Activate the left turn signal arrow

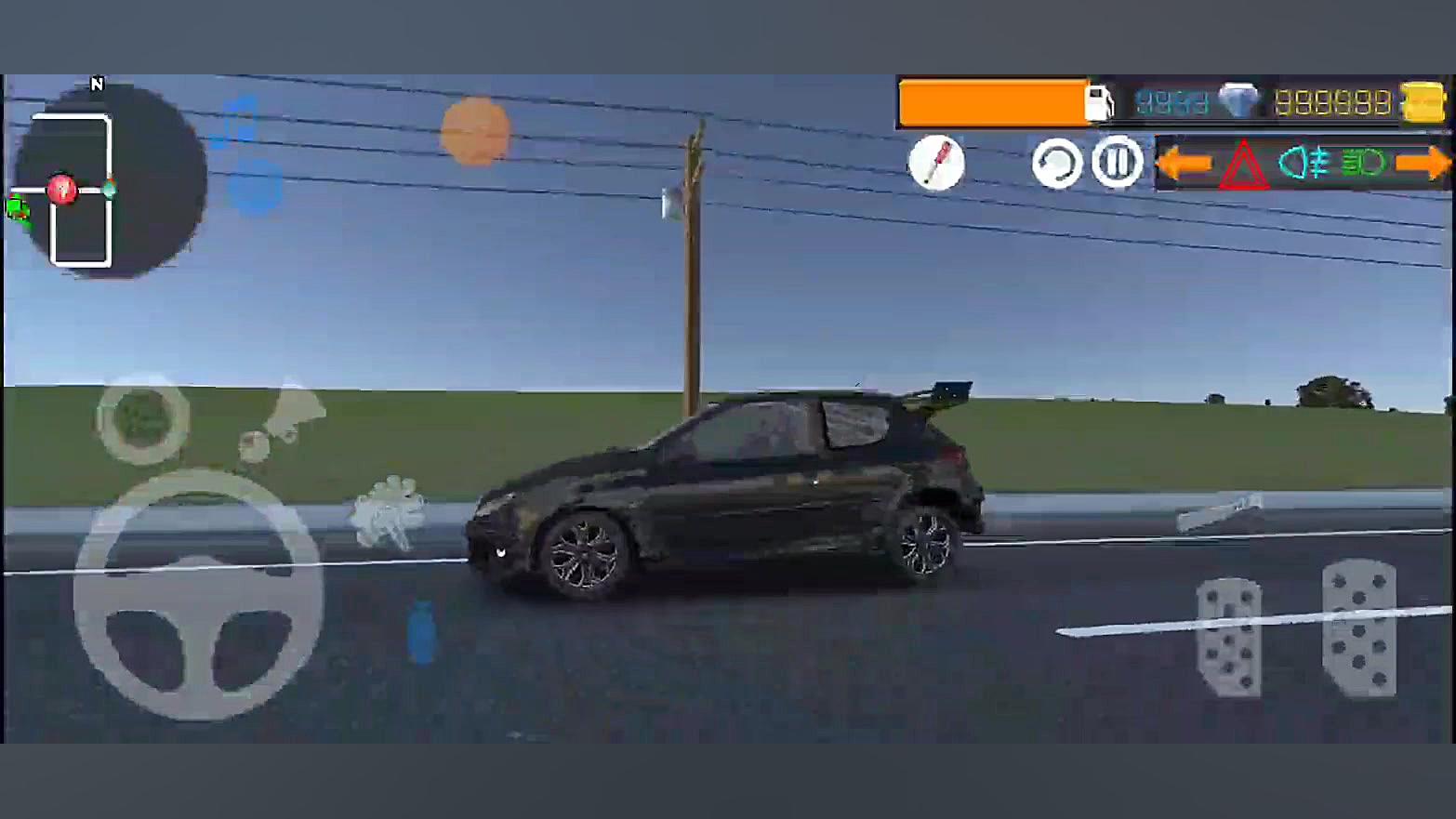click(1184, 164)
